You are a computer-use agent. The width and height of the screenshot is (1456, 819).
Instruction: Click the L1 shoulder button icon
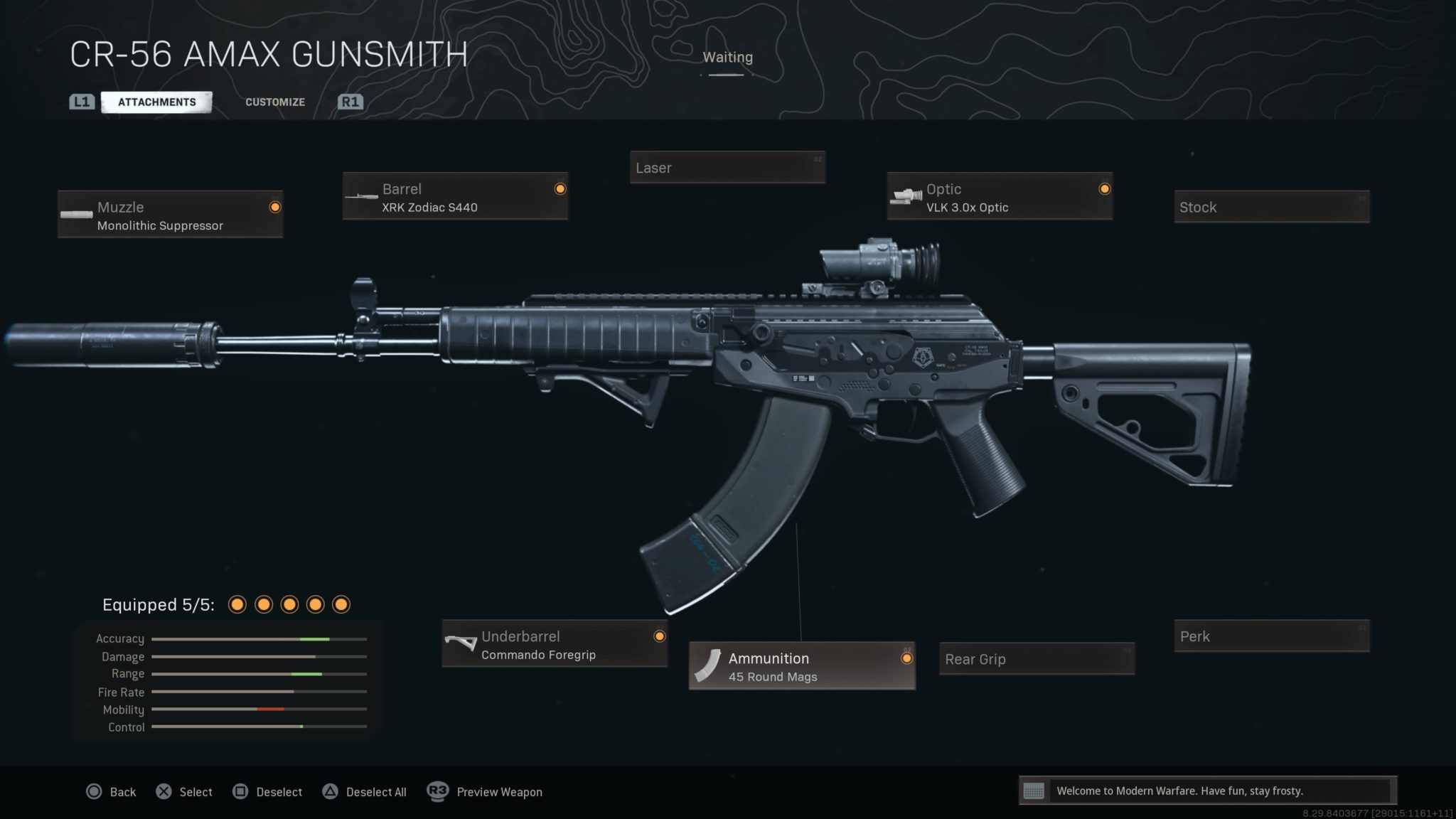(81, 101)
